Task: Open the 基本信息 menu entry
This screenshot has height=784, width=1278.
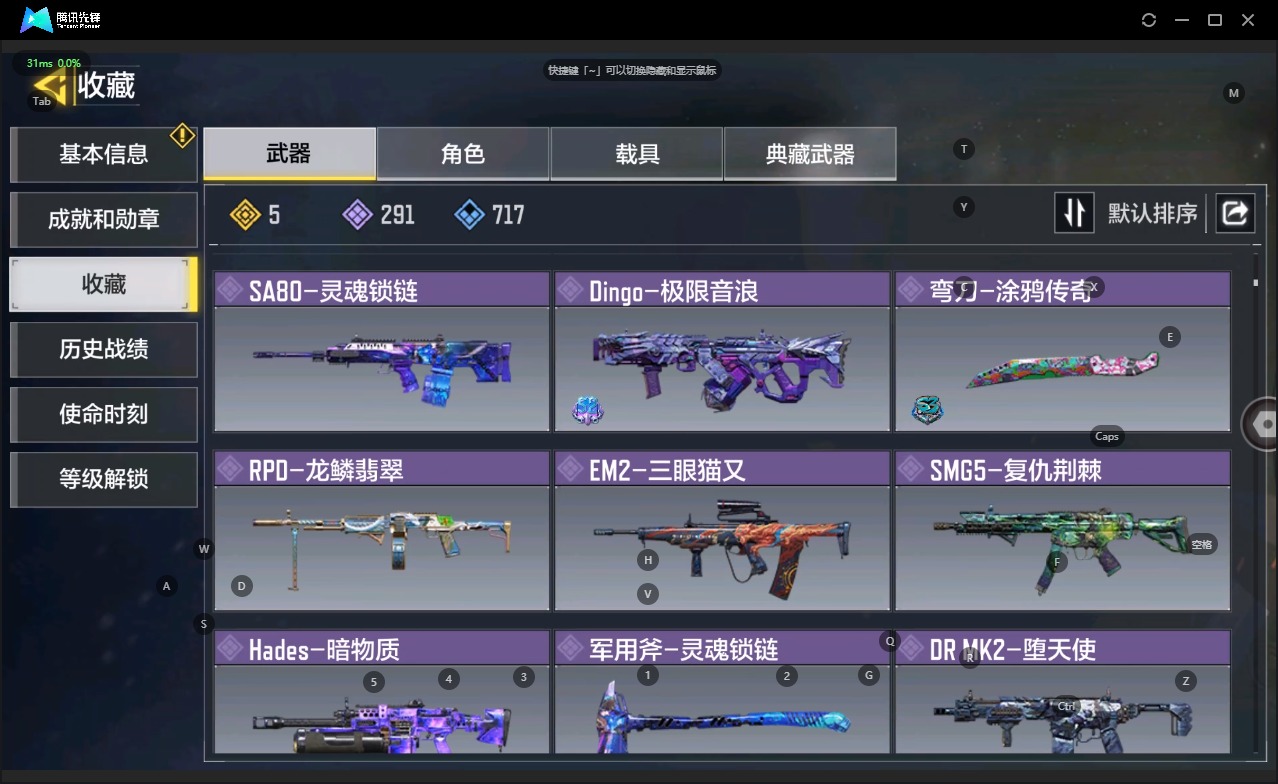Action: 103,154
